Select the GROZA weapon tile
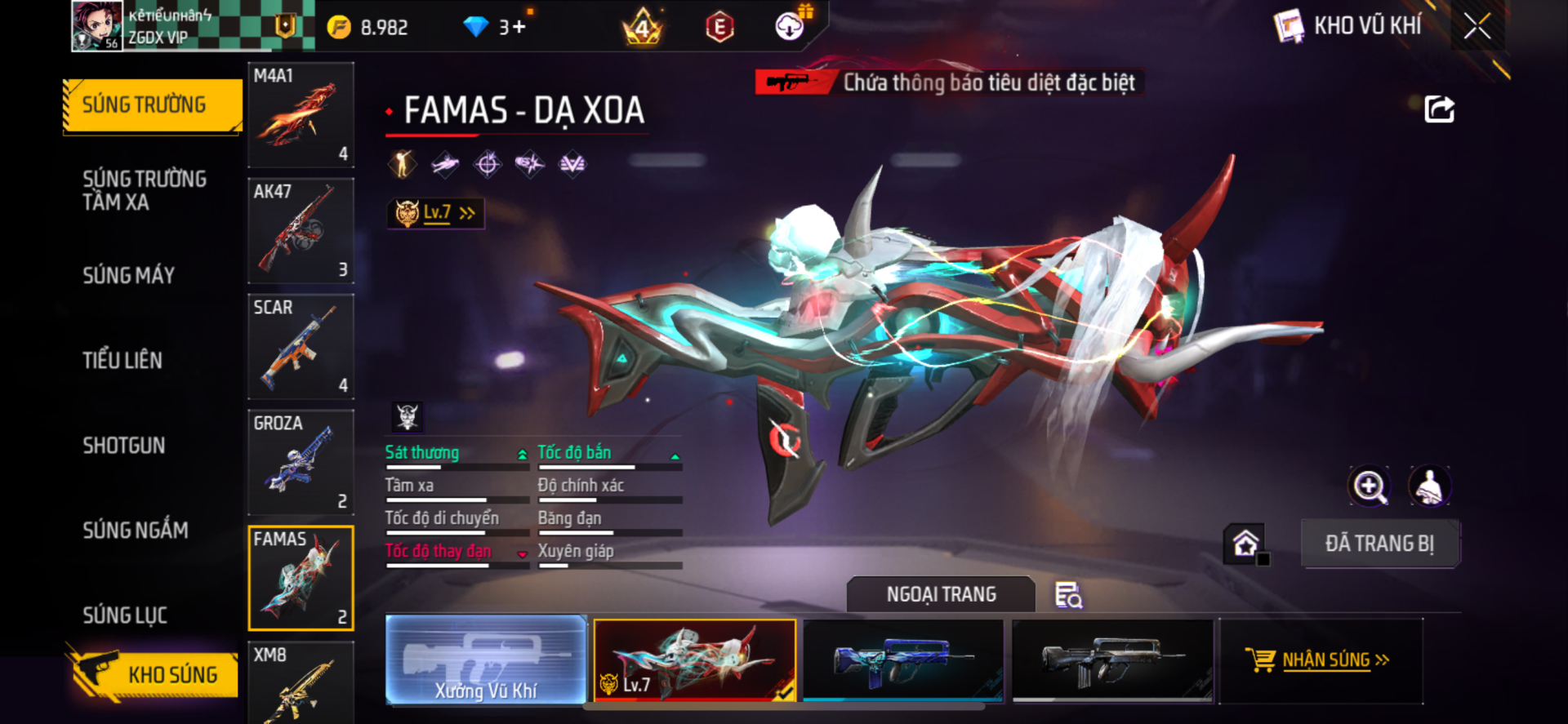This screenshot has width=1568, height=724. pyautogui.click(x=301, y=463)
